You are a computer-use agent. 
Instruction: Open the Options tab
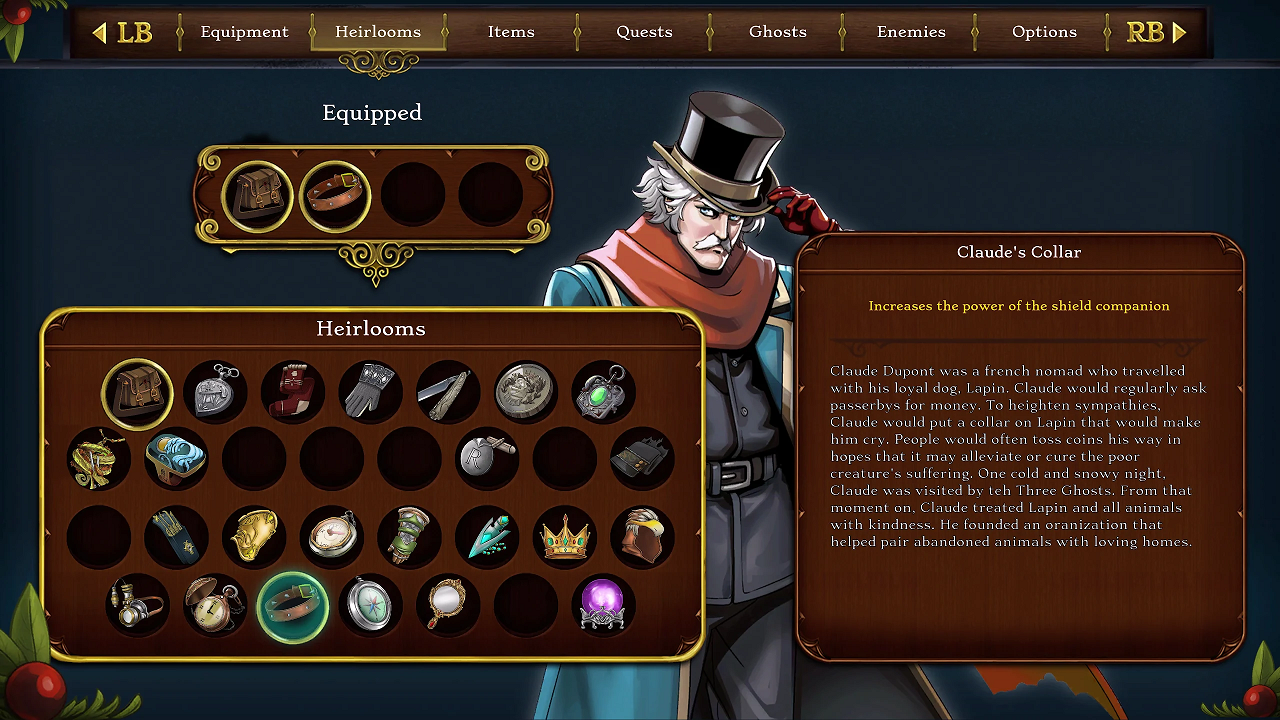(x=1044, y=32)
